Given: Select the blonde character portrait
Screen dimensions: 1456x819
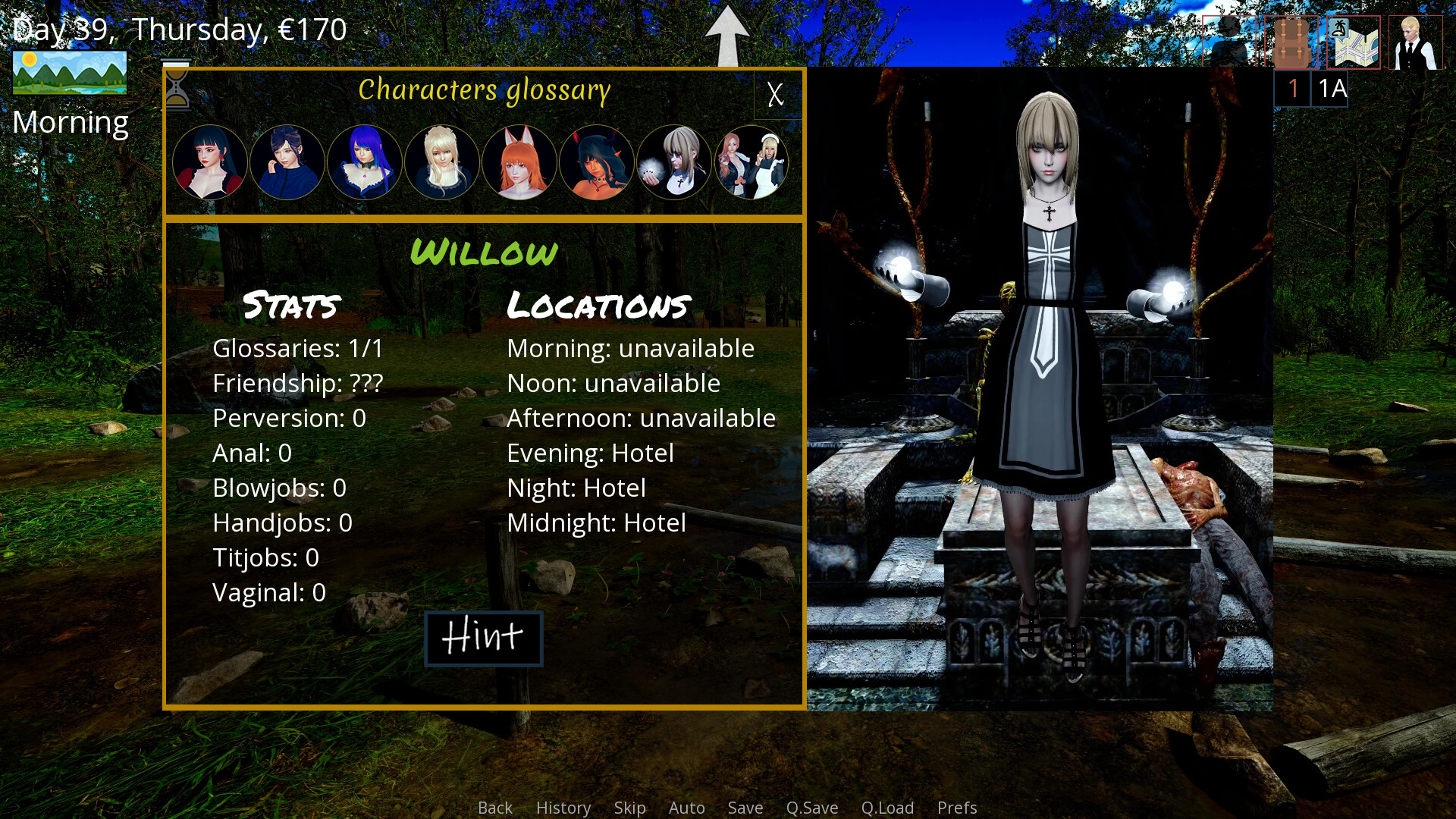Looking at the screenshot, I should click(442, 162).
